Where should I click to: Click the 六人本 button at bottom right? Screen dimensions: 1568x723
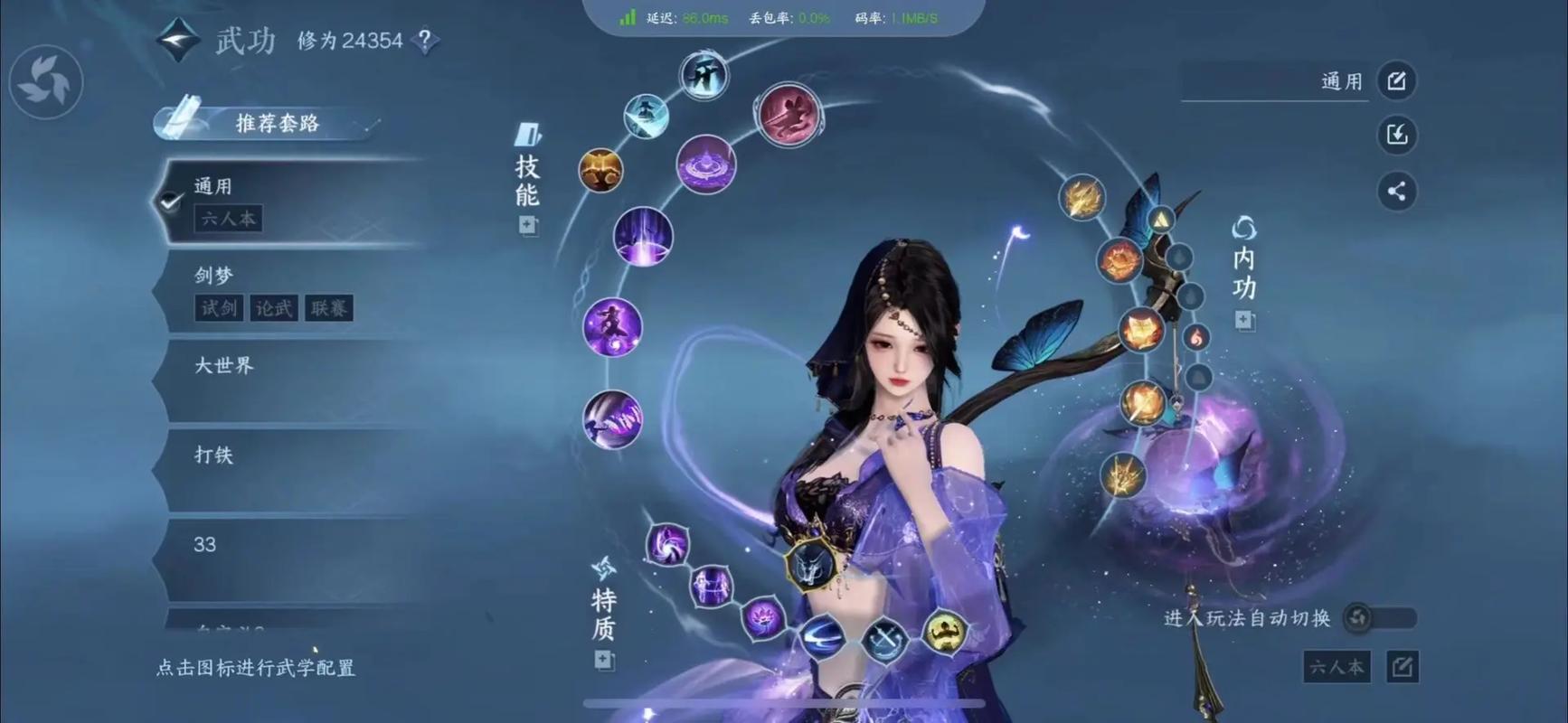click(1336, 667)
